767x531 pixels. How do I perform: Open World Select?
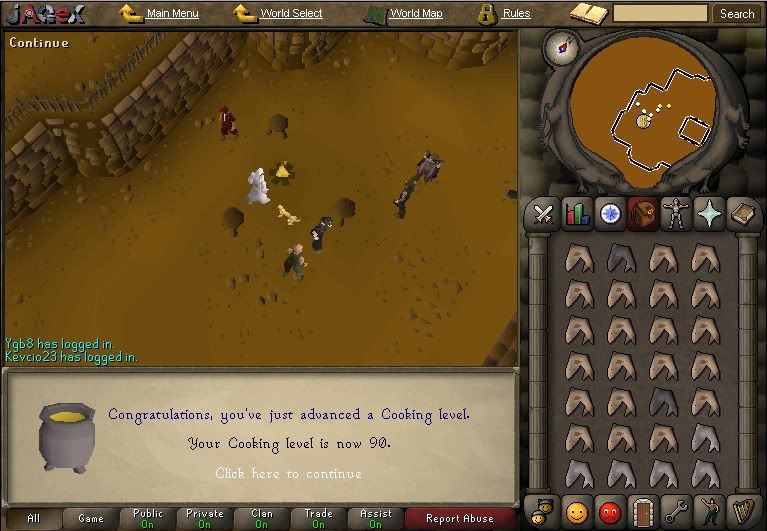tap(291, 14)
